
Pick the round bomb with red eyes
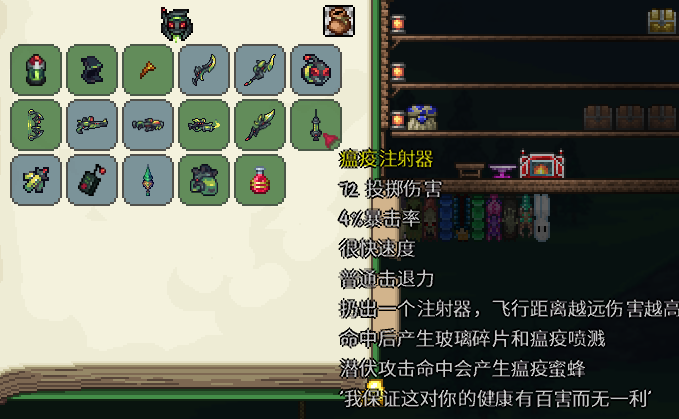(317, 70)
